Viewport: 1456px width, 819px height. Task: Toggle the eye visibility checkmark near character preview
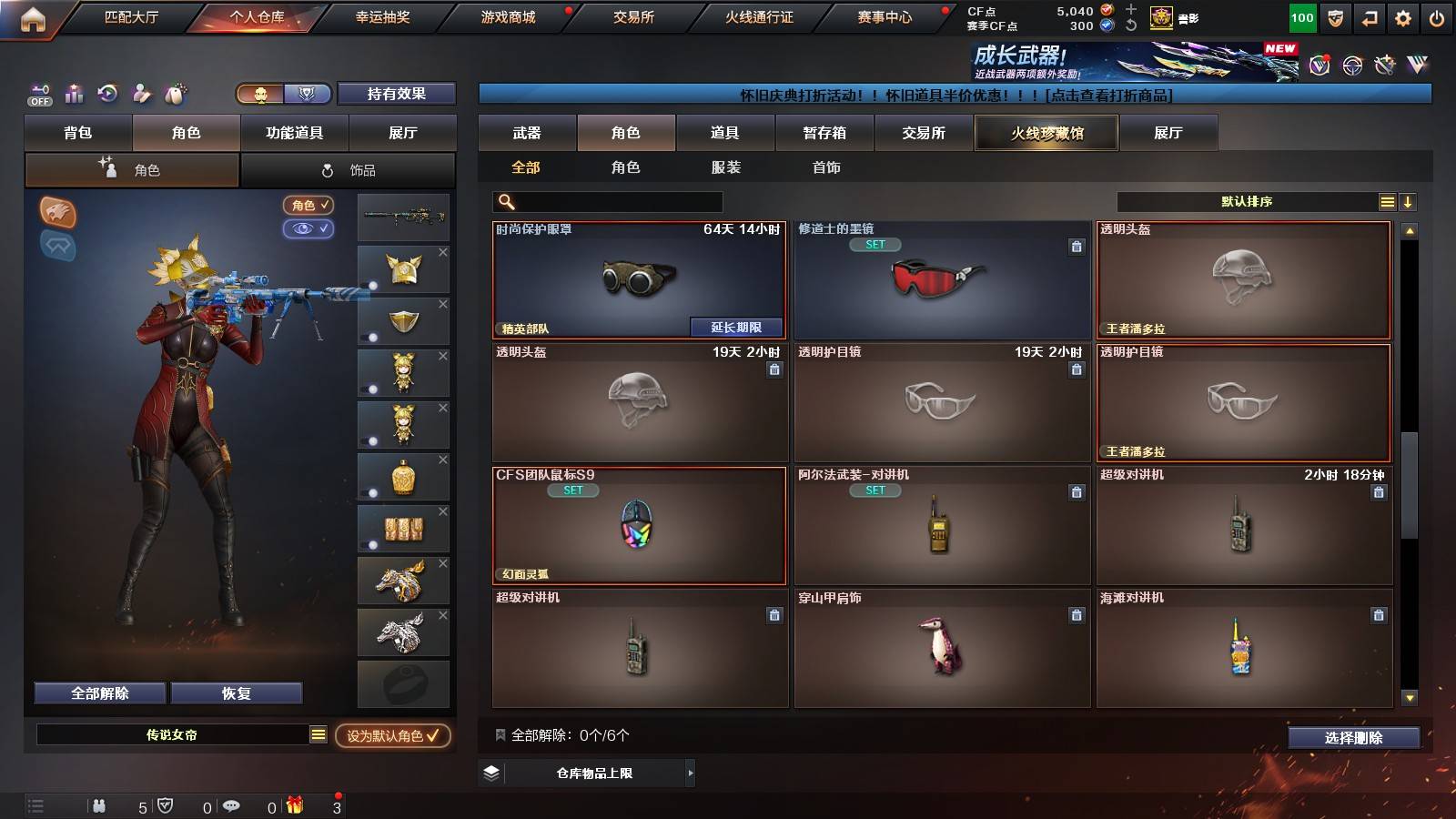(309, 229)
